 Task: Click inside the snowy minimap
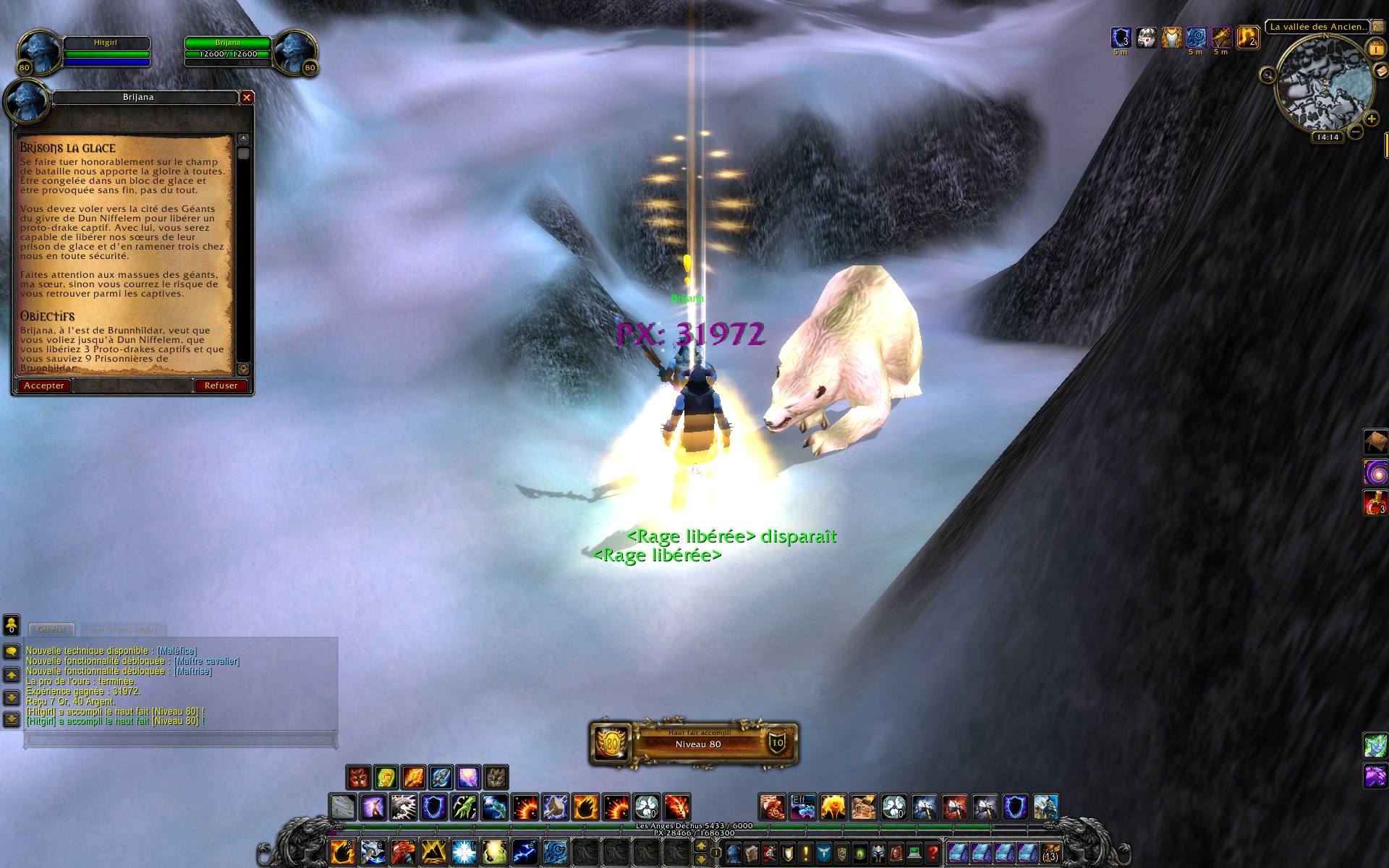point(1324,85)
